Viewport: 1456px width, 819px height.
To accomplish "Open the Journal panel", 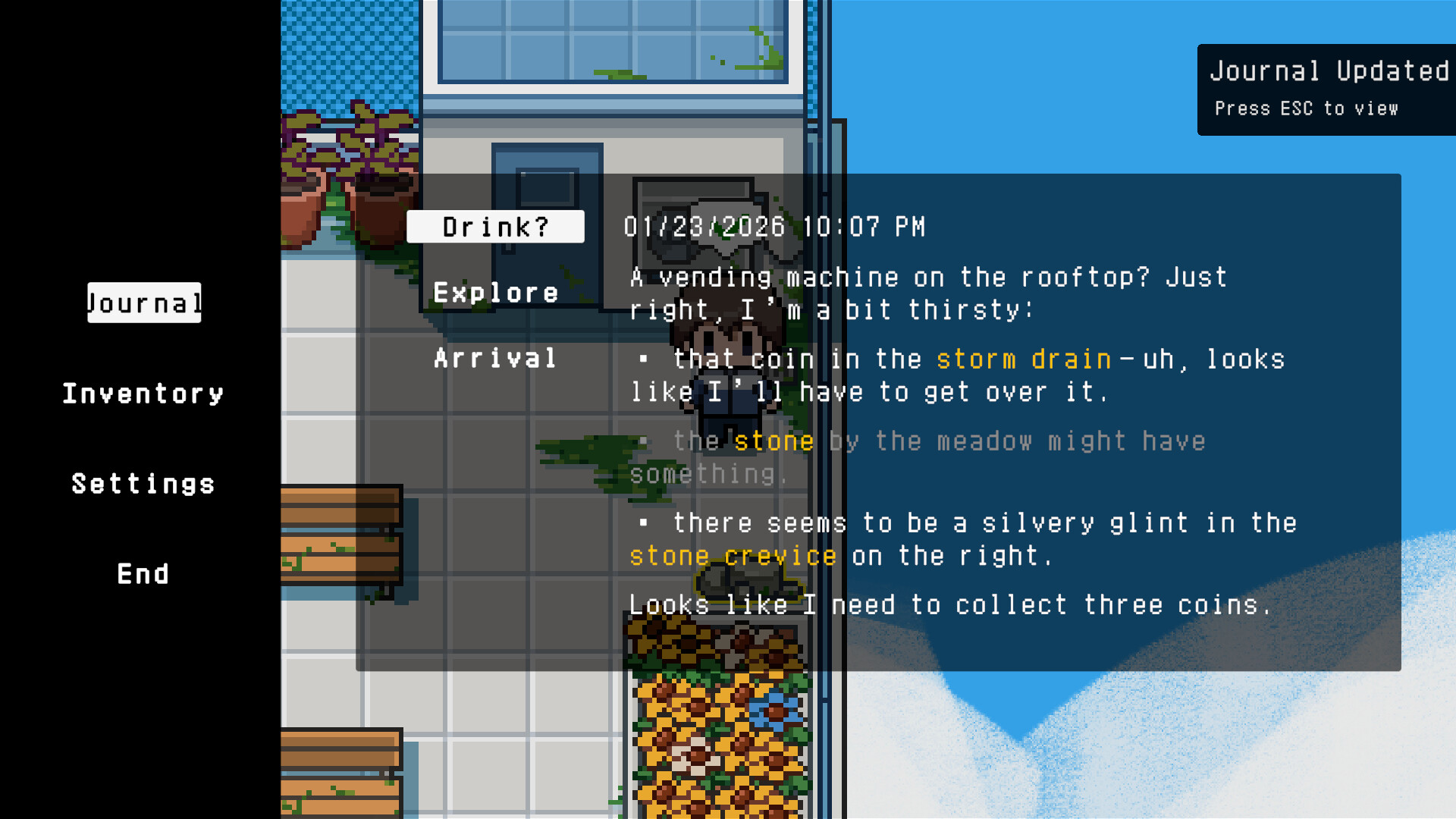I will 144,303.
